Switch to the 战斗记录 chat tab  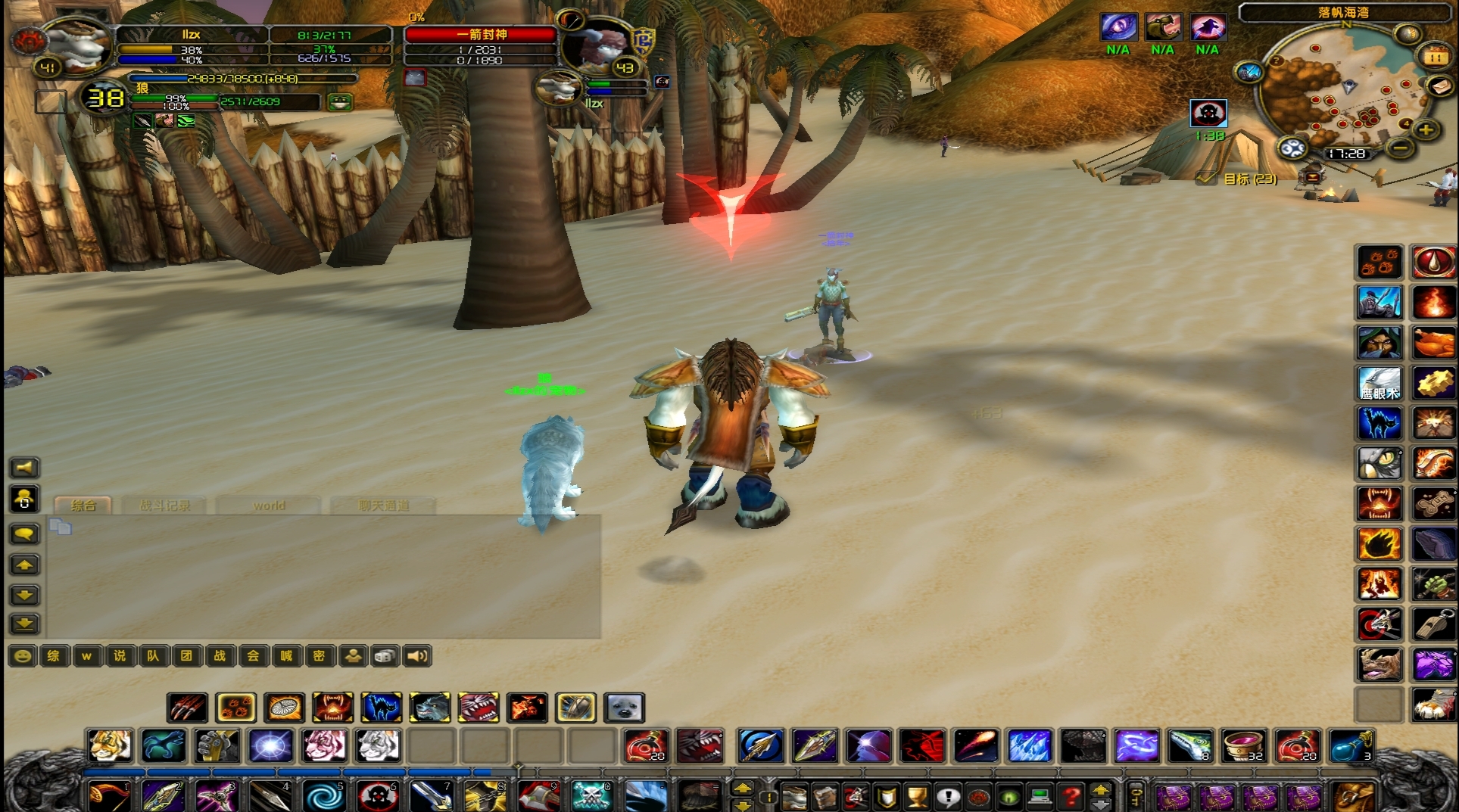click(x=164, y=506)
